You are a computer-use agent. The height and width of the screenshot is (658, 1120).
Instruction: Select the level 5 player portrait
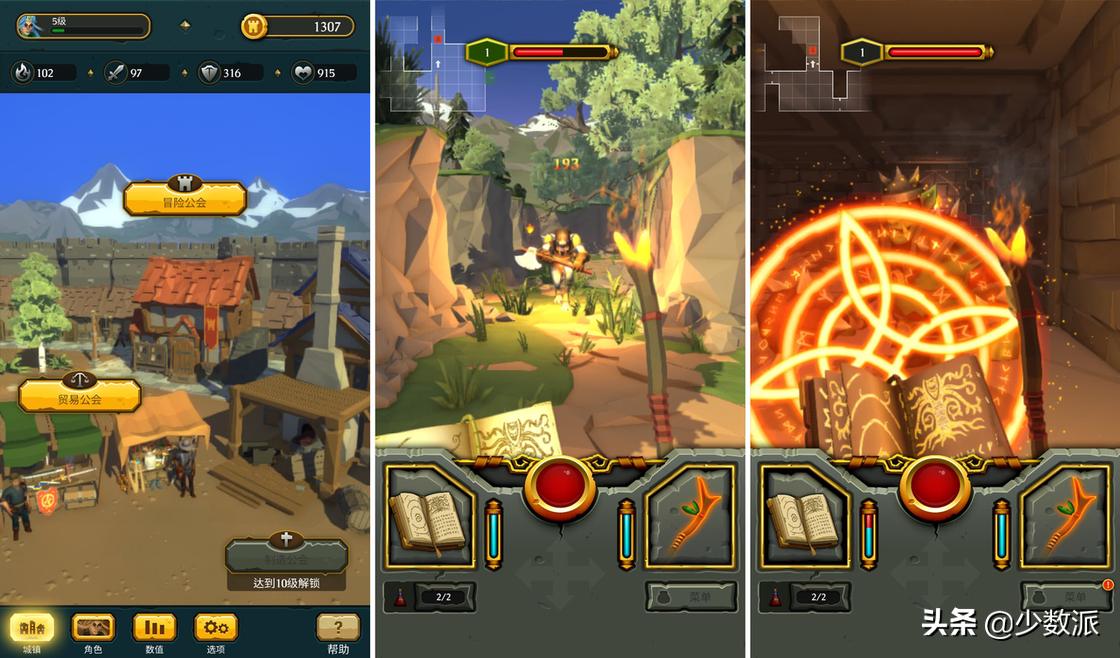[30, 26]
